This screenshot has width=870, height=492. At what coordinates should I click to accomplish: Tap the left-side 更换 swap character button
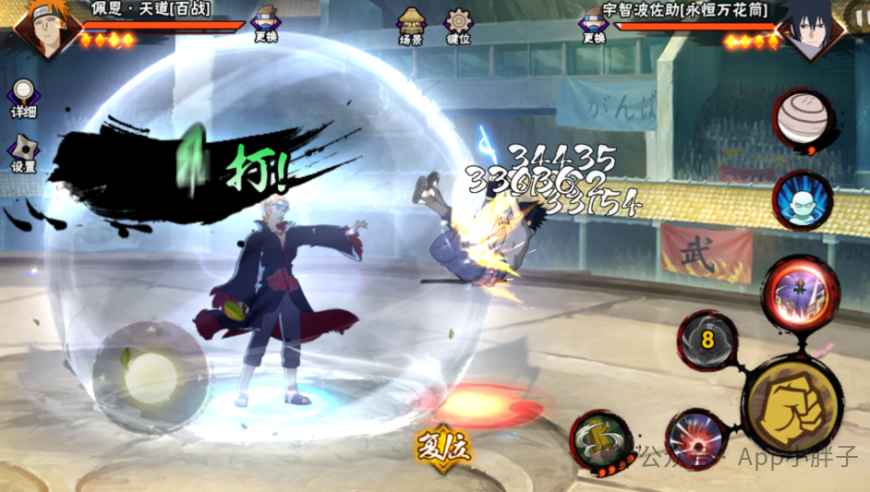(x=265, y=22)
